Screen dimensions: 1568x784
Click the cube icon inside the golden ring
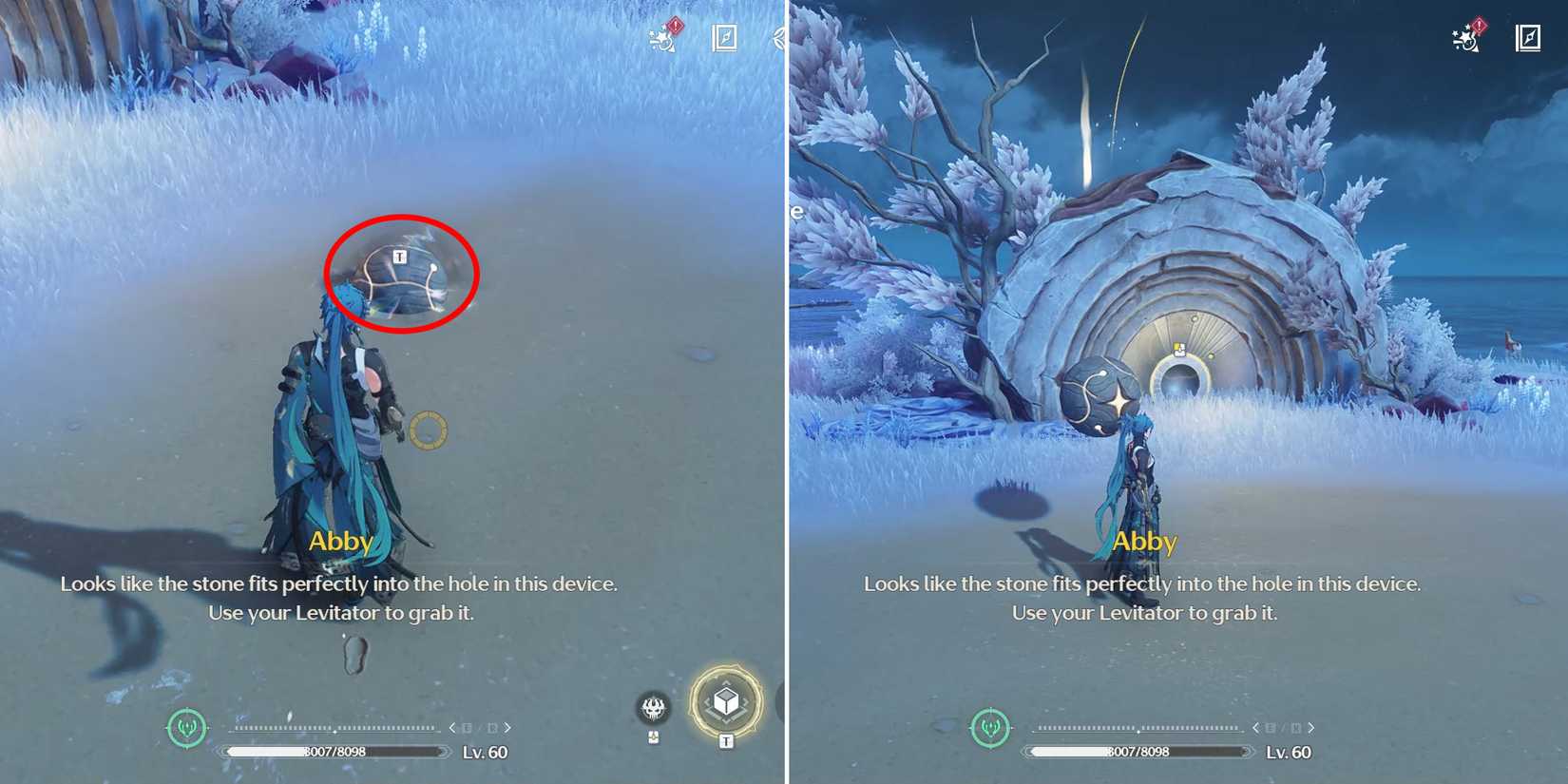click(x=727, y=700)
